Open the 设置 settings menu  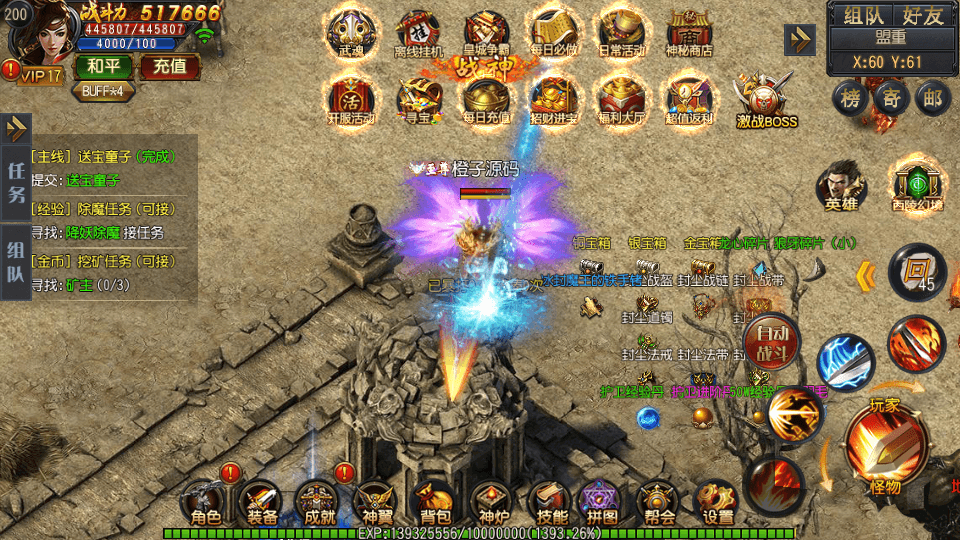click(x=716, y=503)
